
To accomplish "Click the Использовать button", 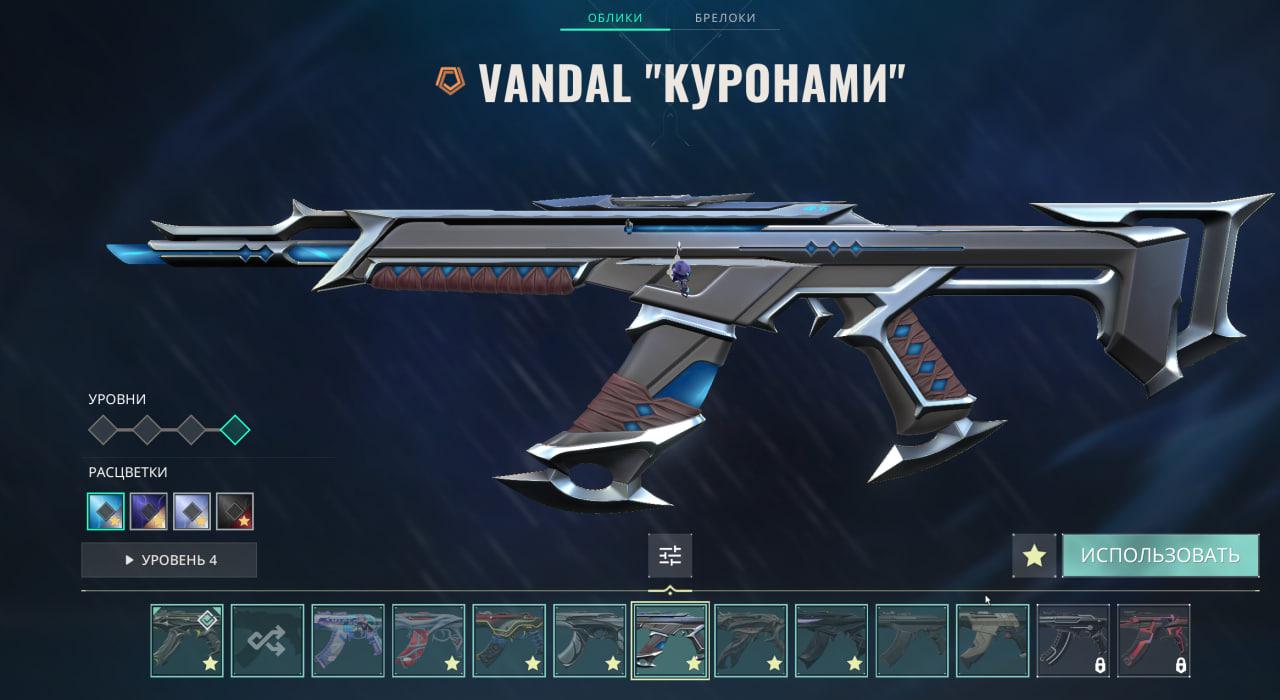I will tap(1160, 555).
